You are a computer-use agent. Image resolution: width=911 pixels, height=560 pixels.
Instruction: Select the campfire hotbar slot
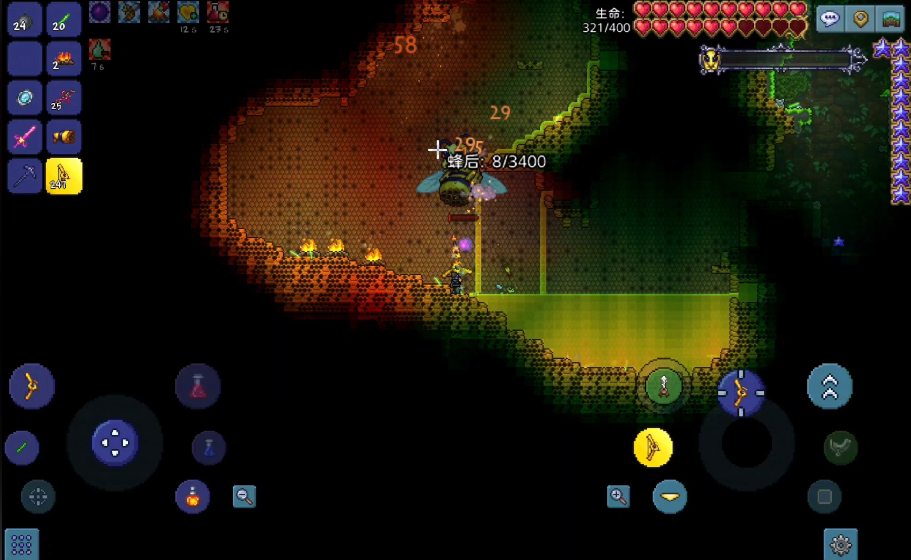click(x=63, y=59)
